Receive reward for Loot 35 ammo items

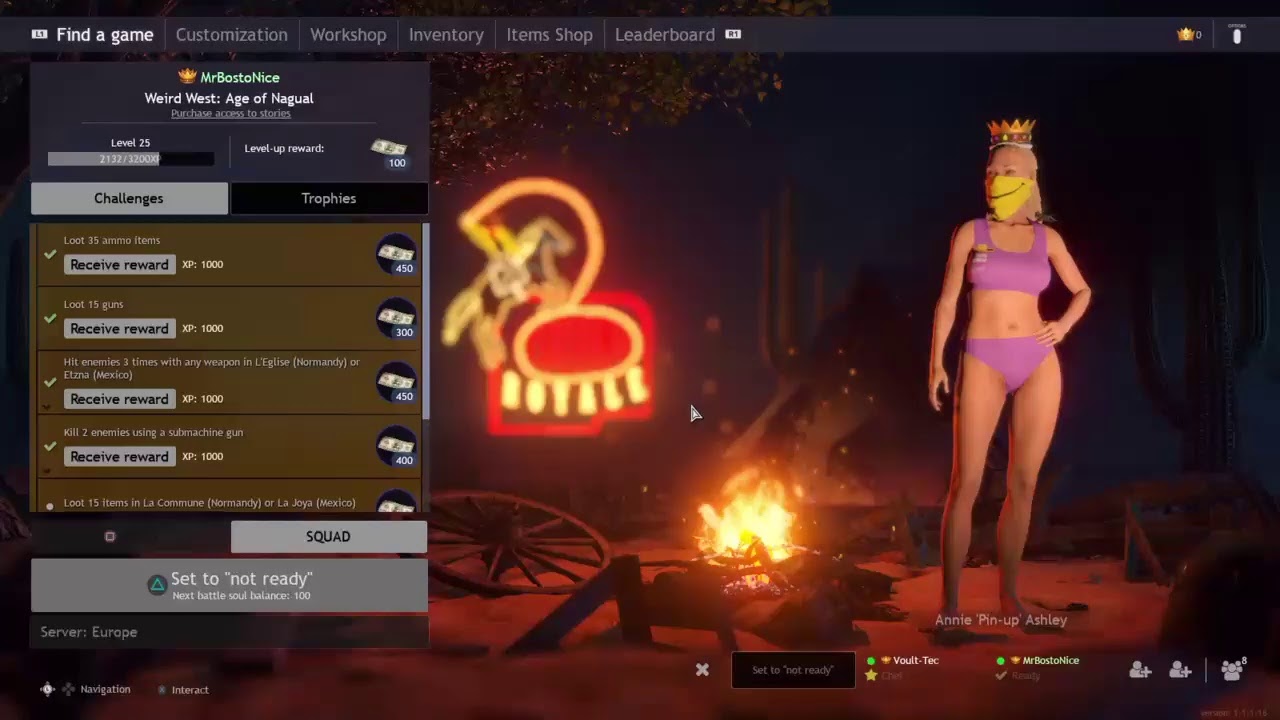click(x=119, y=265)
